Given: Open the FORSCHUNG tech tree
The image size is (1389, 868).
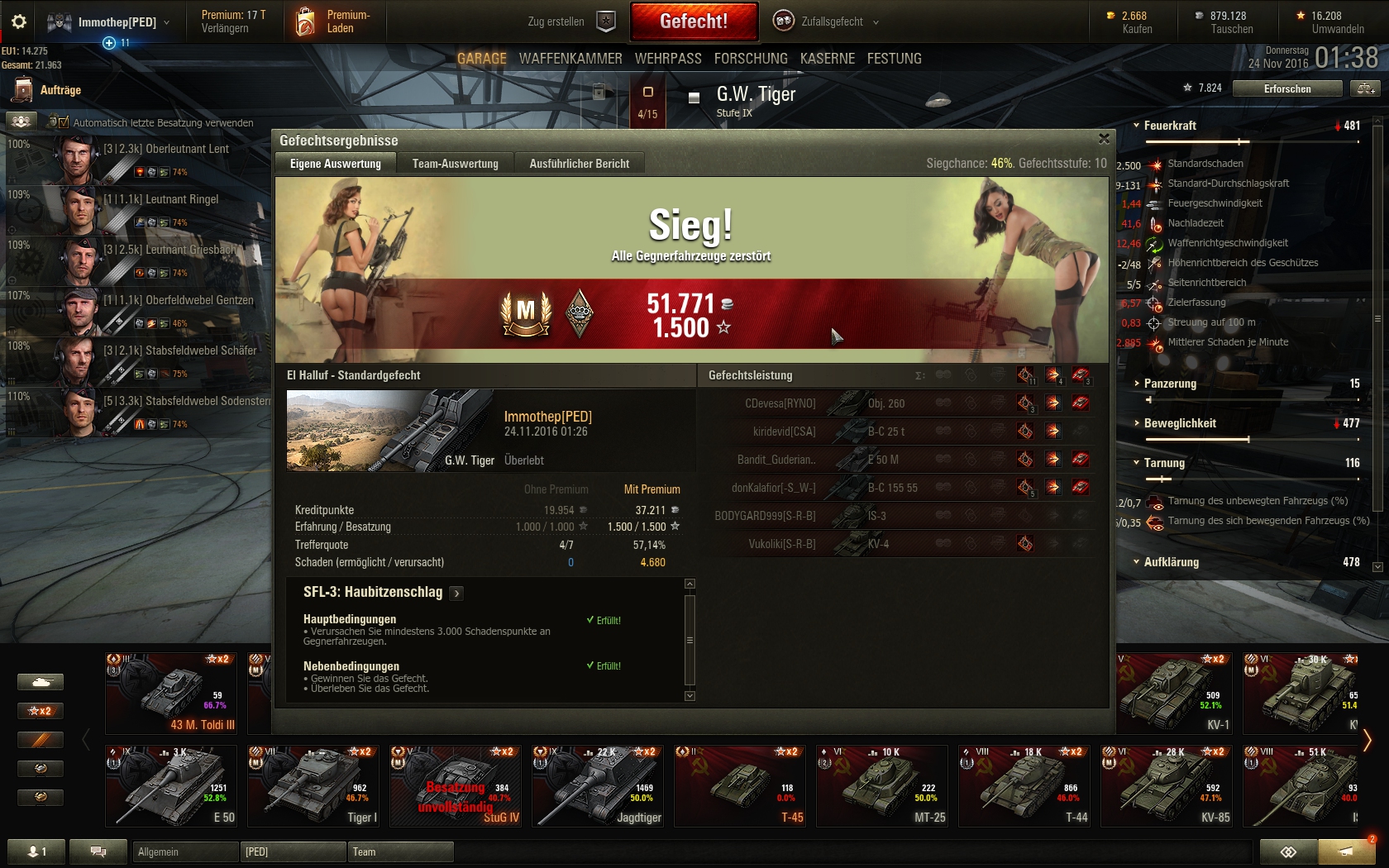Looking at the screenshot, I should tap(751, 59).
